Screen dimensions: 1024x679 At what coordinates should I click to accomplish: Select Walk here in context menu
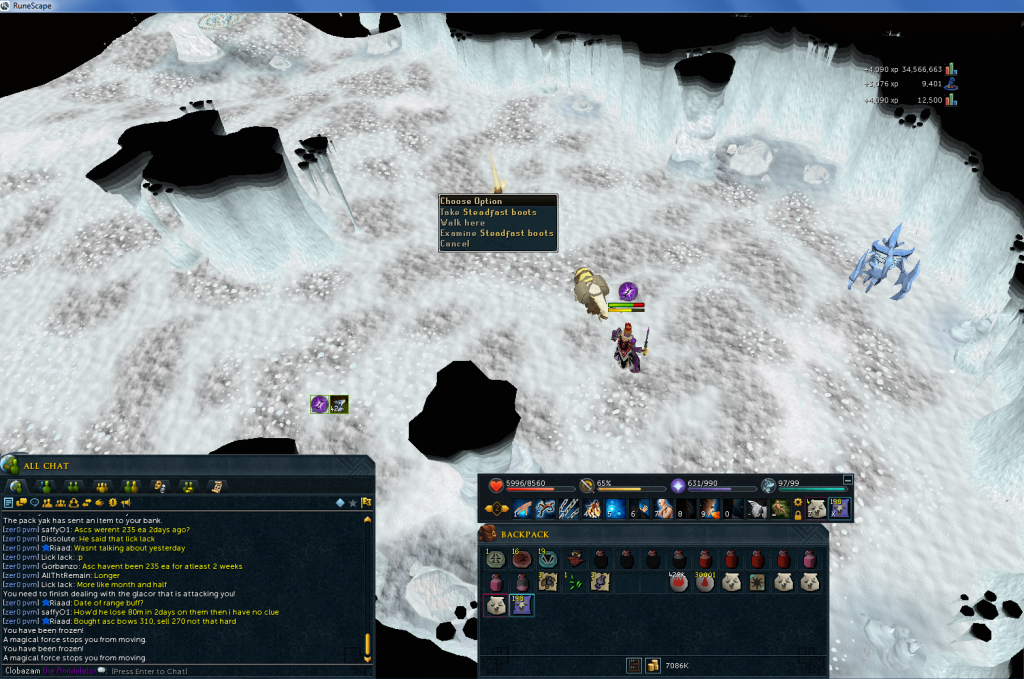(463, 223)
